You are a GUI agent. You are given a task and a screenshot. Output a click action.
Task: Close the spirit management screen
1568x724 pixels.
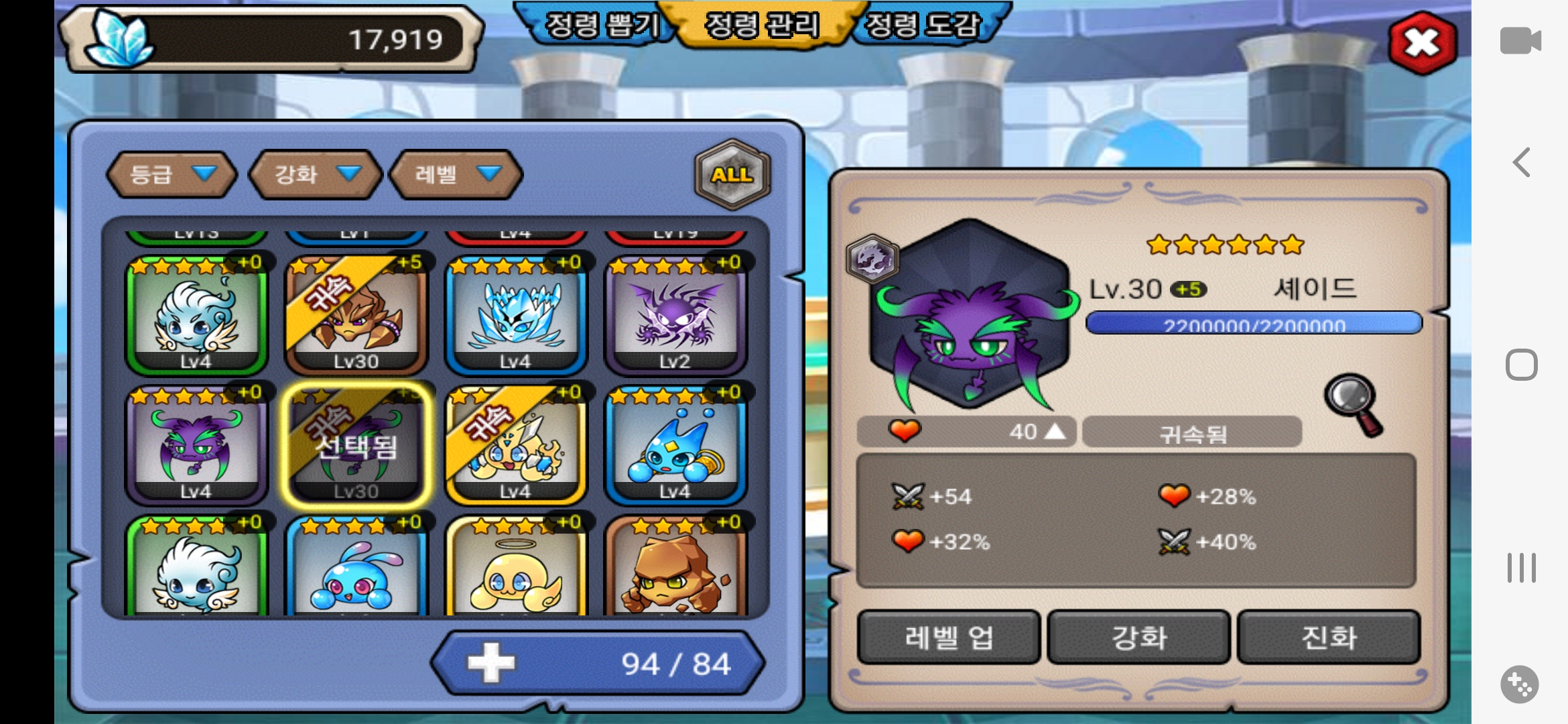(1422, 43)
